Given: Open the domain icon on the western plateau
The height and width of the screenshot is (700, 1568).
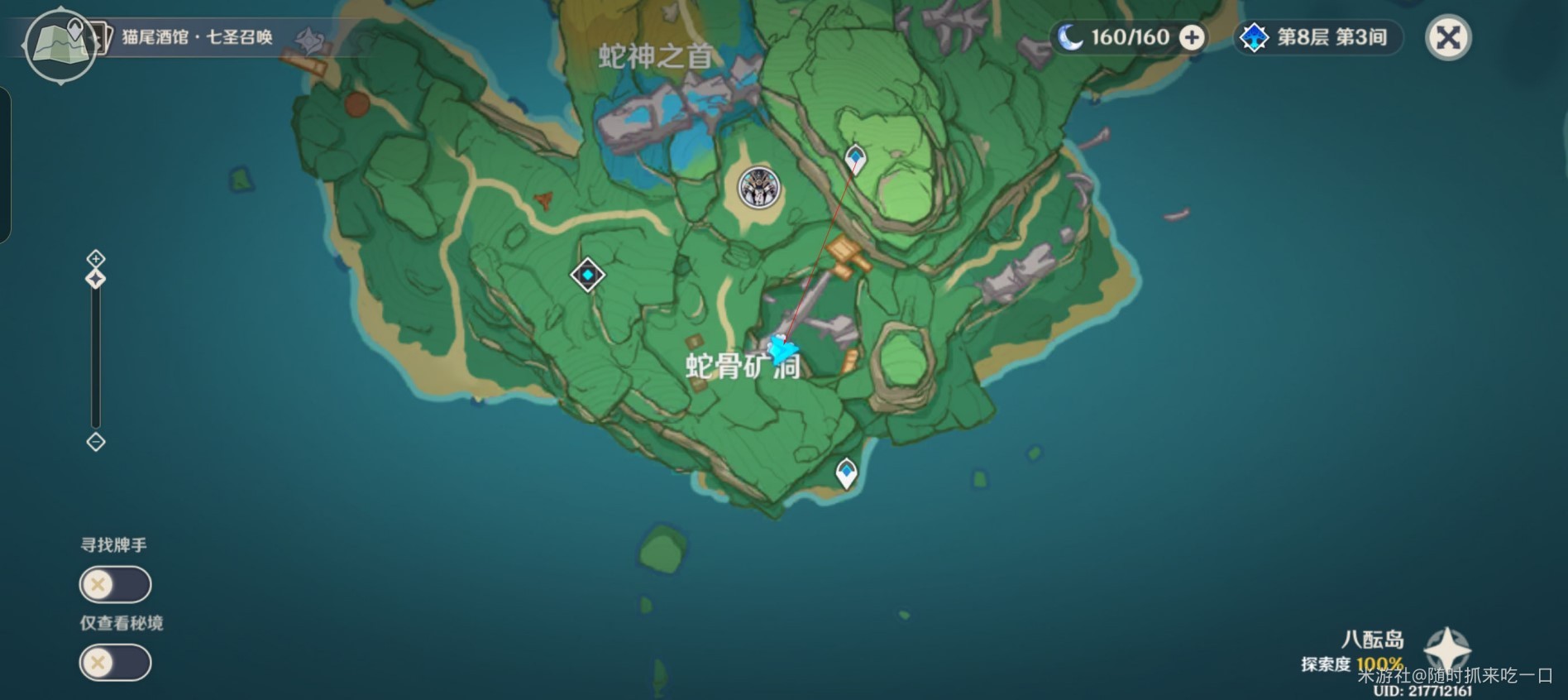Looking at the screenshot, I should tap(586, 273).
